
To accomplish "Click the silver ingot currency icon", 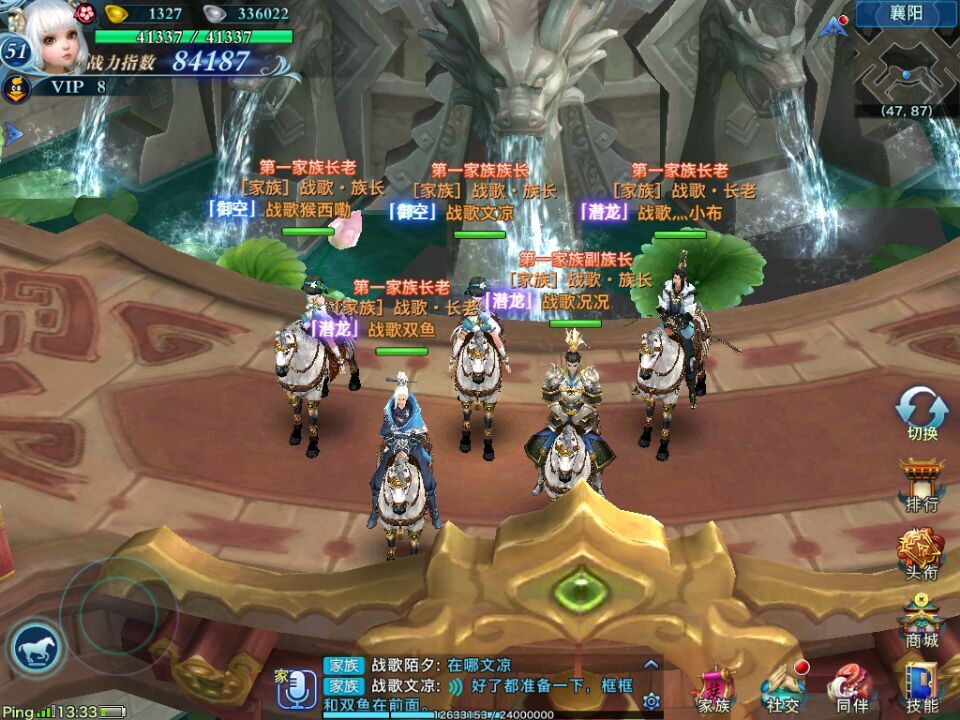I will [215, 13].
